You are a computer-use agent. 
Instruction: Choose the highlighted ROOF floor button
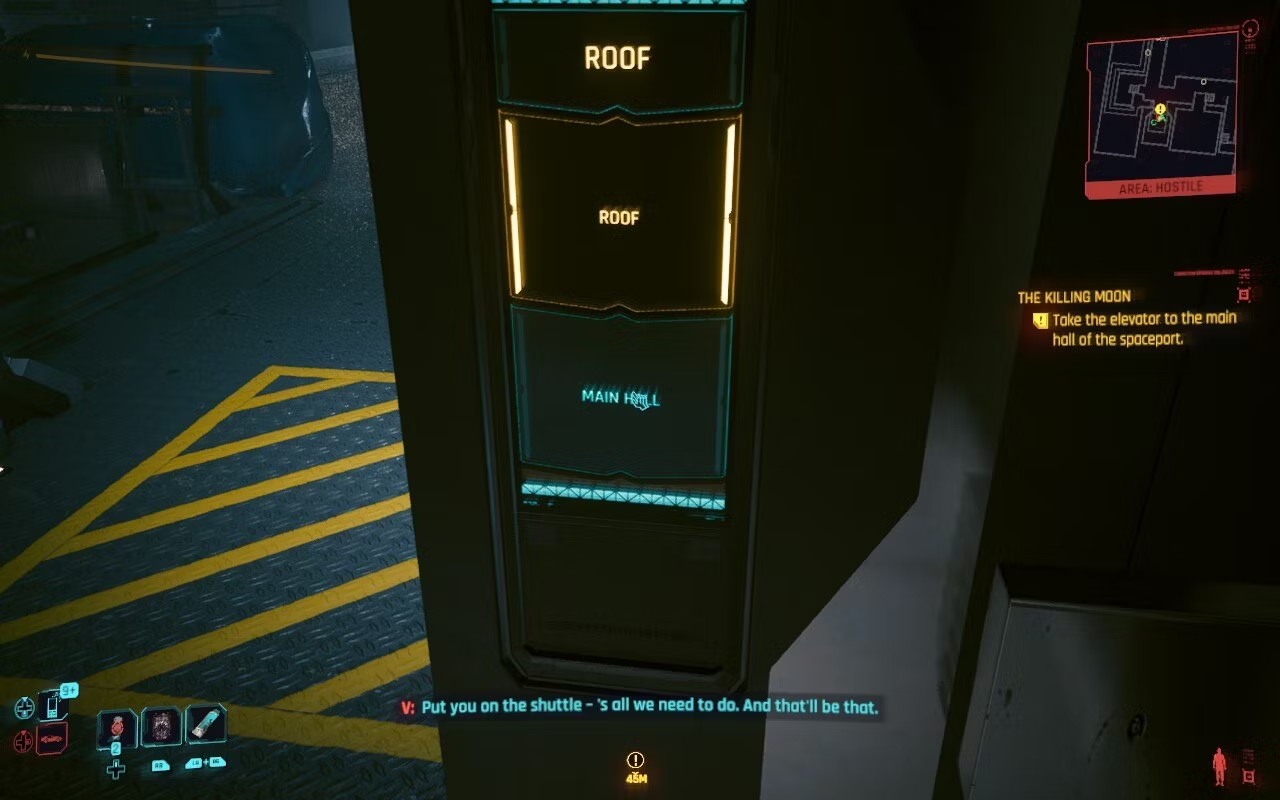click(x=619, y=216)
